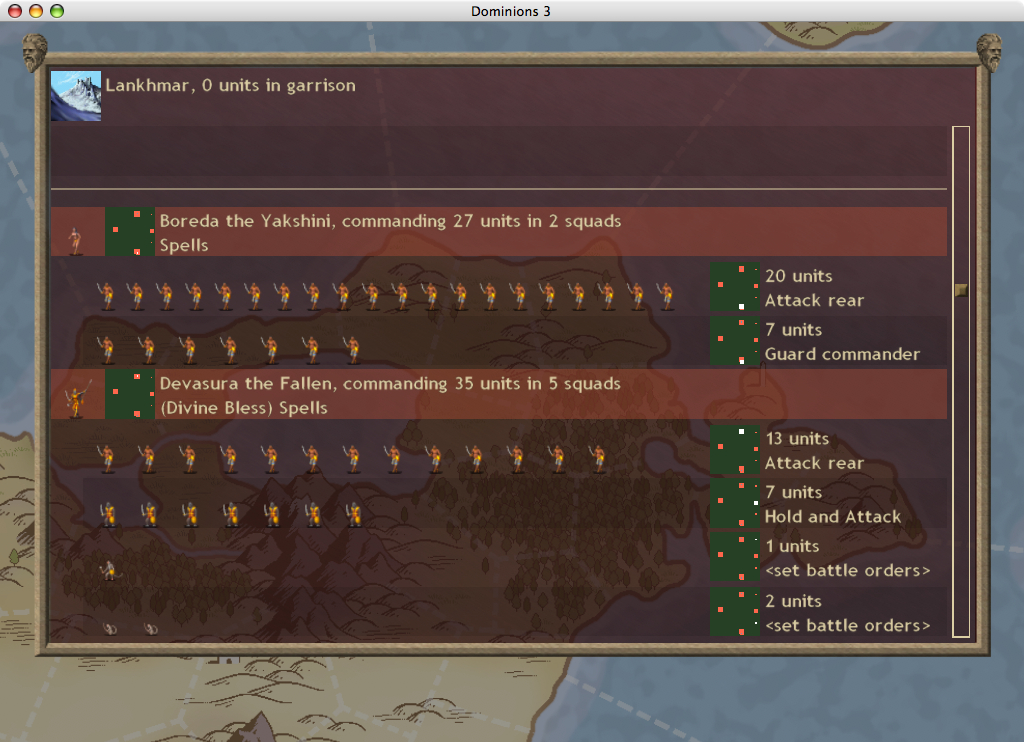Set battle orders for the 1 units squad
The image size is (1024, 742).
coord(847,571)
